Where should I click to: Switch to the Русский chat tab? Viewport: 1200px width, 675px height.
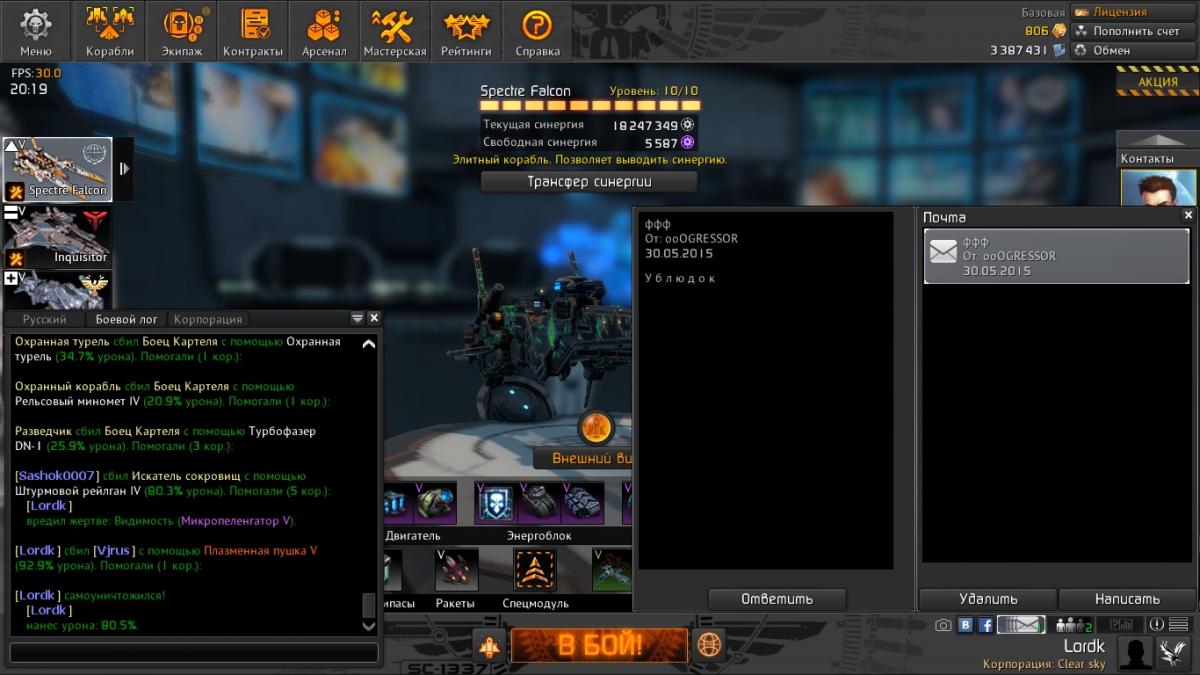point(45,319)
